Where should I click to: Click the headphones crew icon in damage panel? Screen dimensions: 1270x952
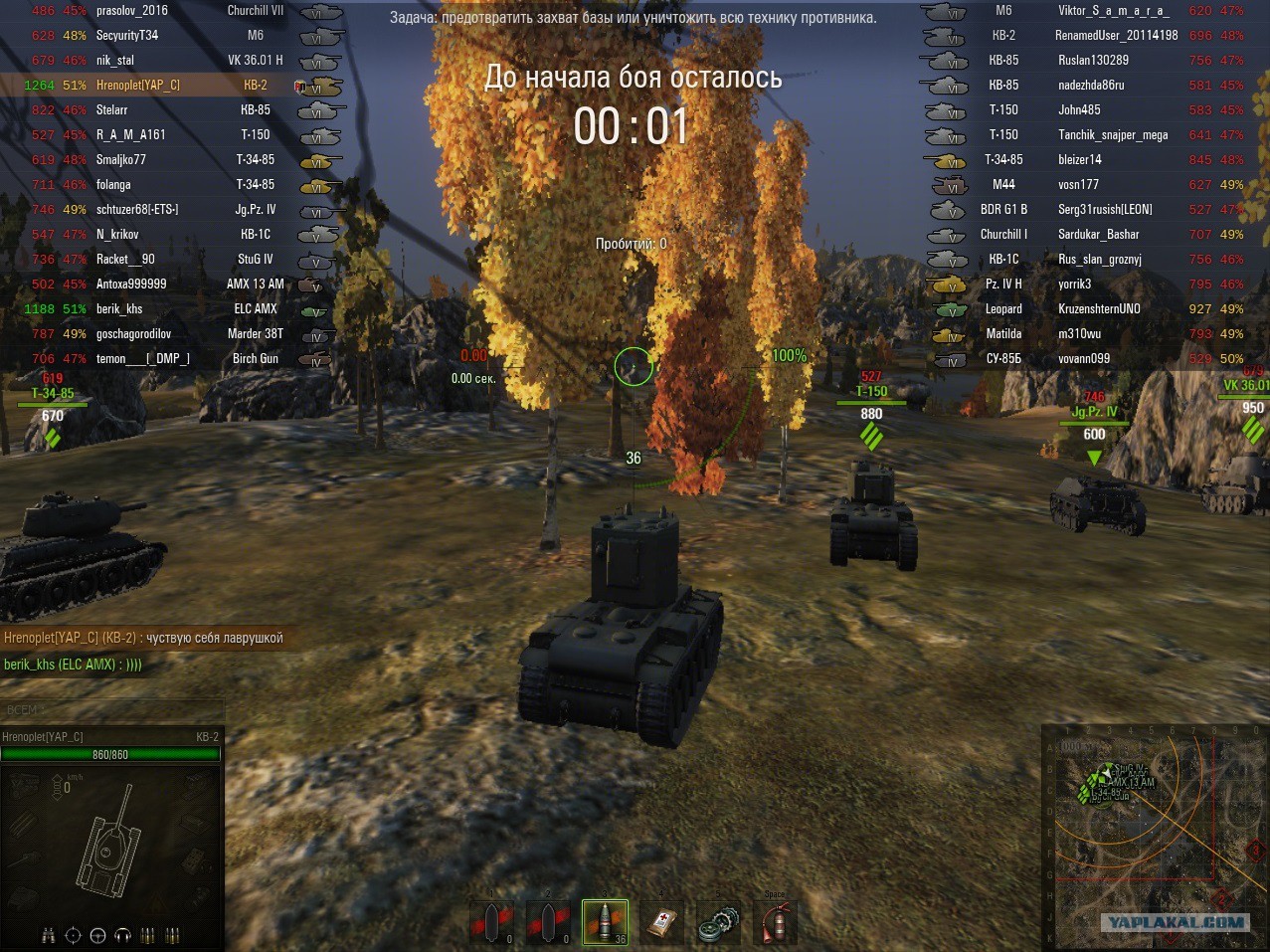pos(123,935)
